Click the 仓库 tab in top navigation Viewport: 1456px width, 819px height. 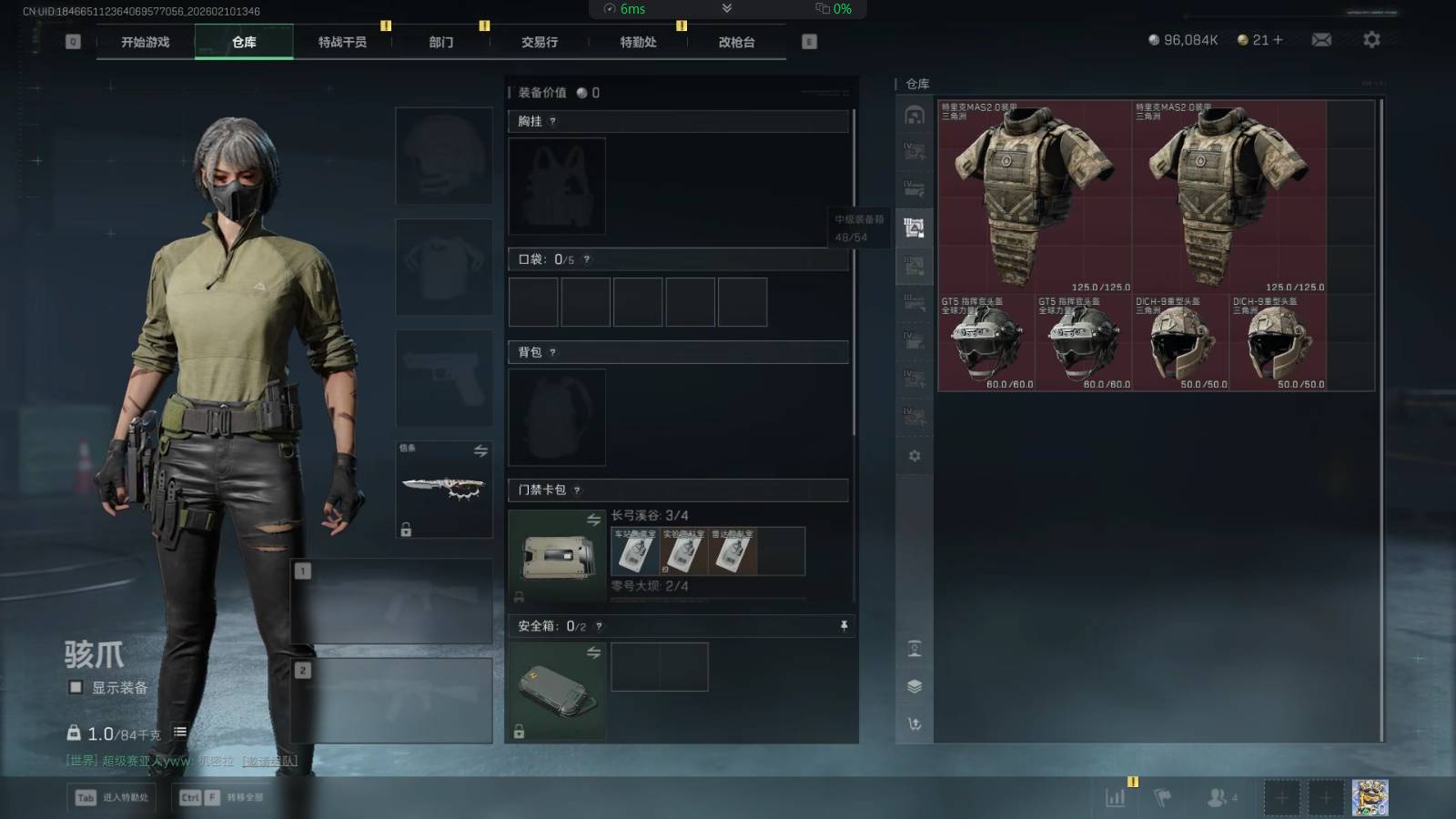click(244, 42)
